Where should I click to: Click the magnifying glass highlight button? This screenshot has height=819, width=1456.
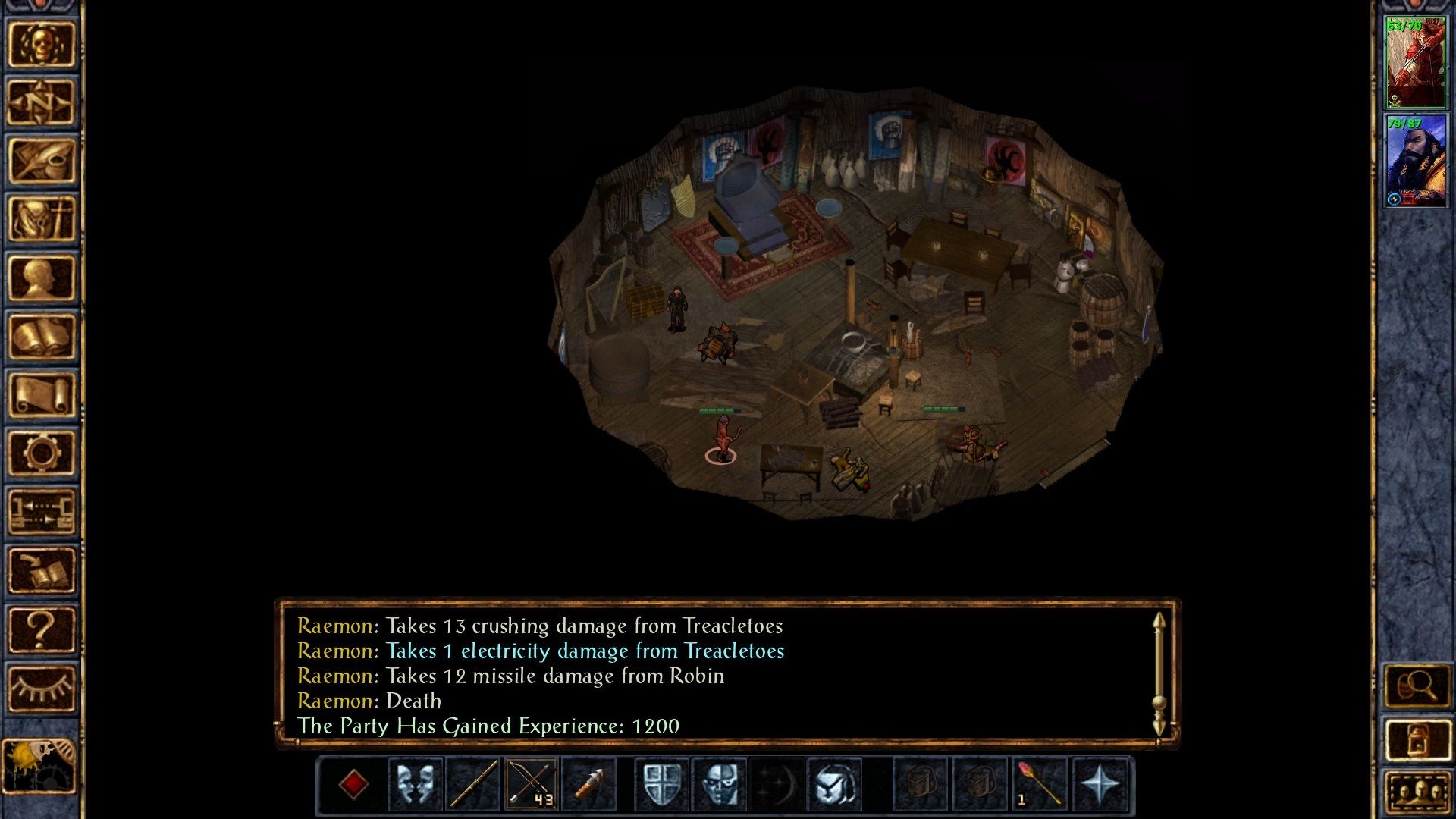click(1417, 687)
